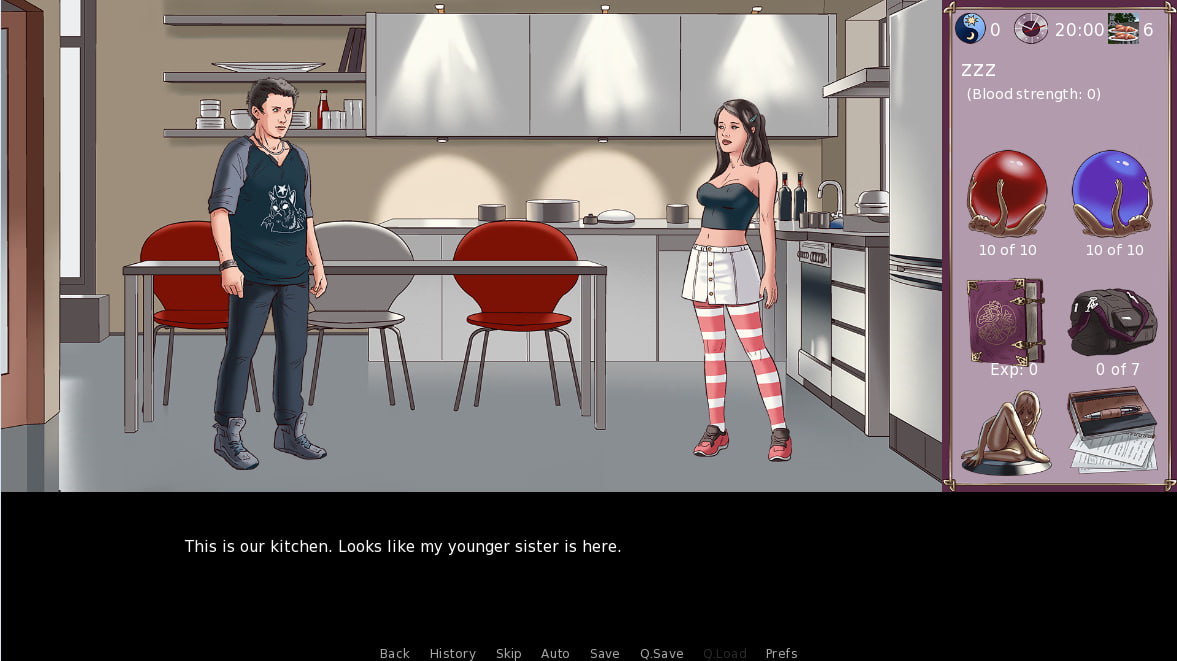Open the backpack inventory

tap(1114, 322)
